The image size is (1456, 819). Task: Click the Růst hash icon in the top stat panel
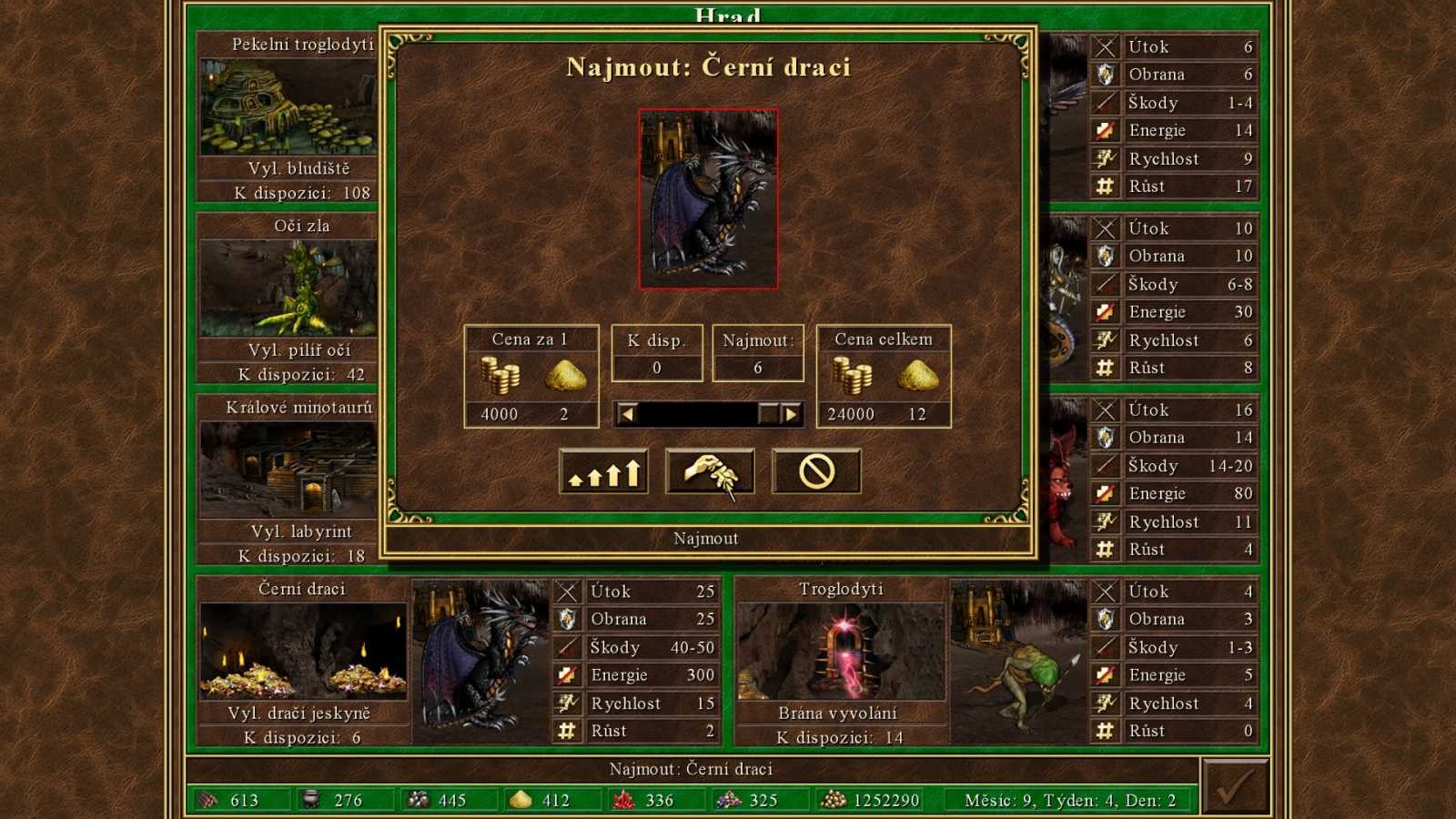pos(1107,187)
